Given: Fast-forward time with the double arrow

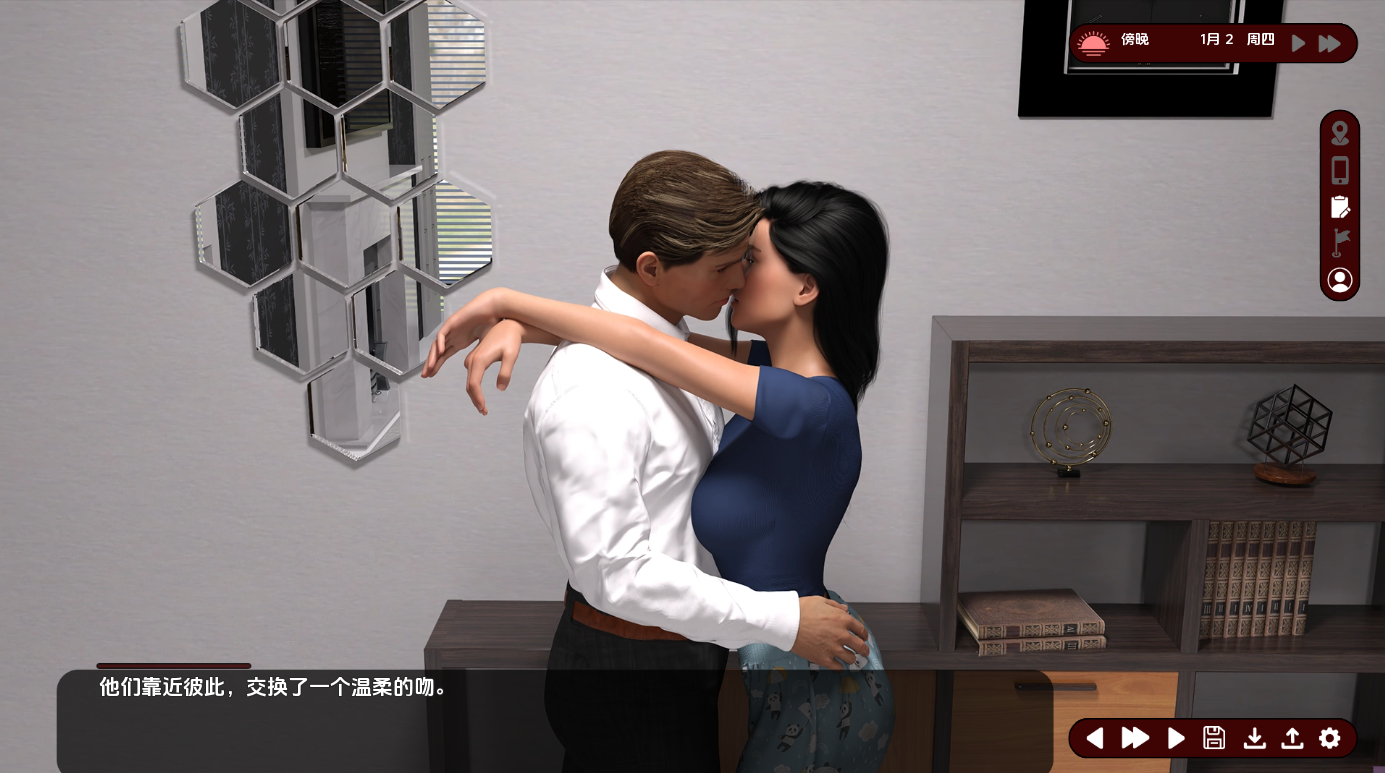Looking at the screenshot, I should (x=1330, y=43).
